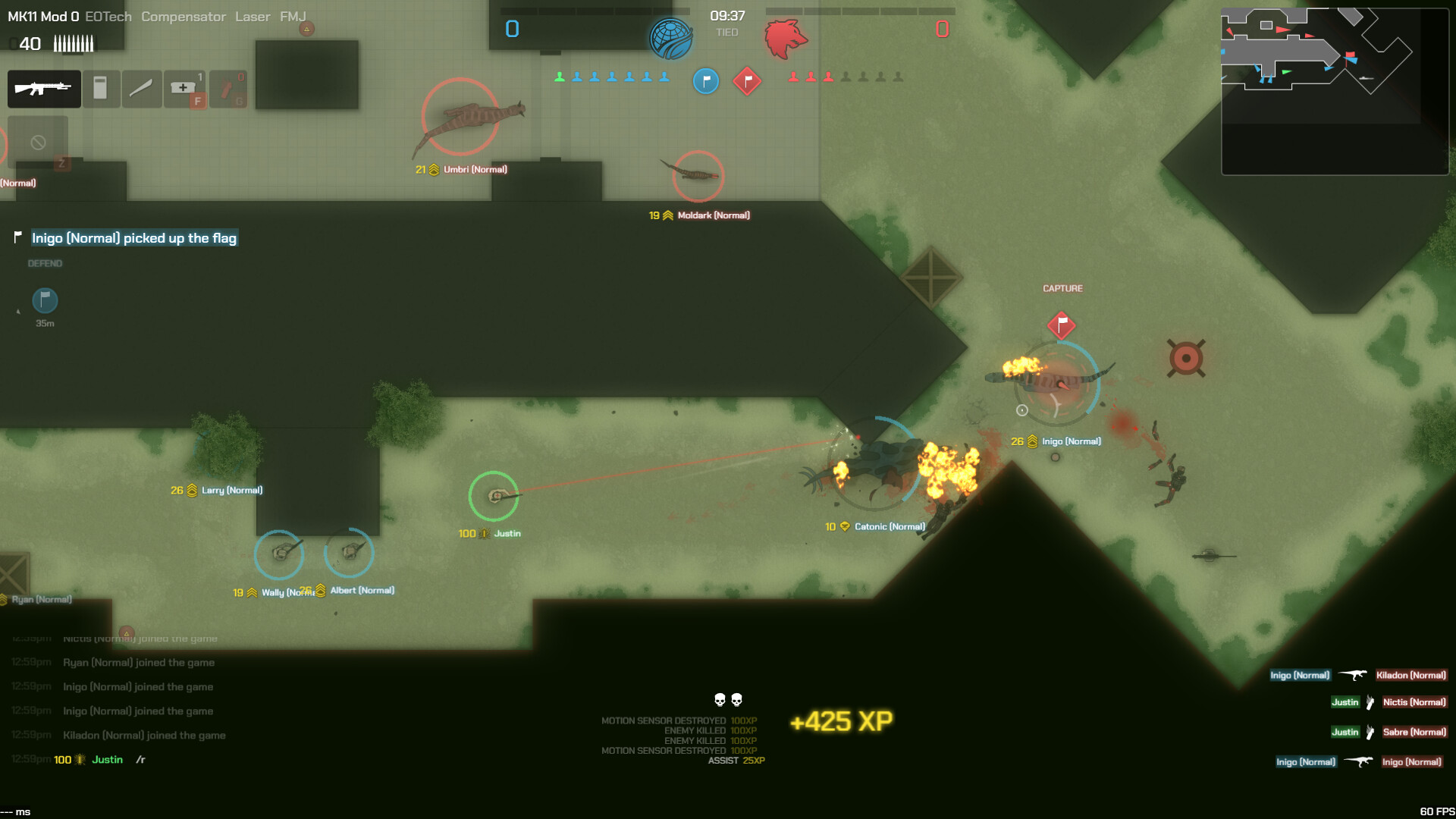Click the blocked Z equipment slot
The width and height of the screenshot is (1456, 819).
click(x=37, y=144)
